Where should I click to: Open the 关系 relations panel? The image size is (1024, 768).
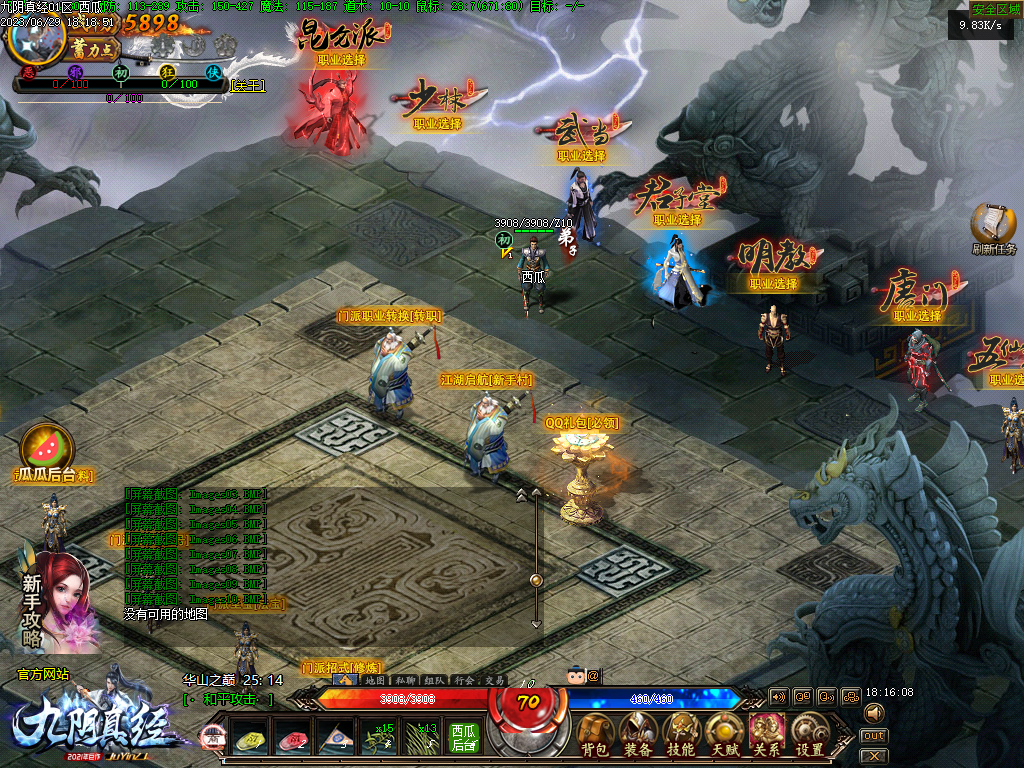tap(767, 735)
